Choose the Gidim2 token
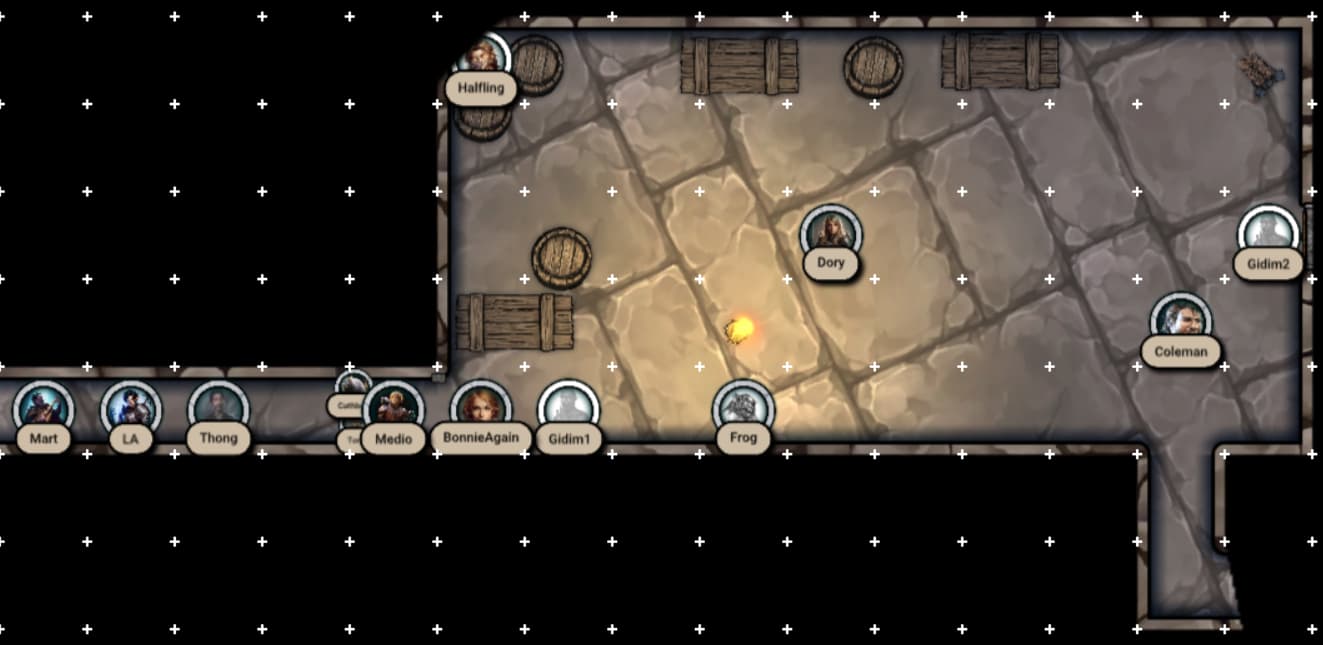The image size is (1323, 645). tap(1268, 234)
